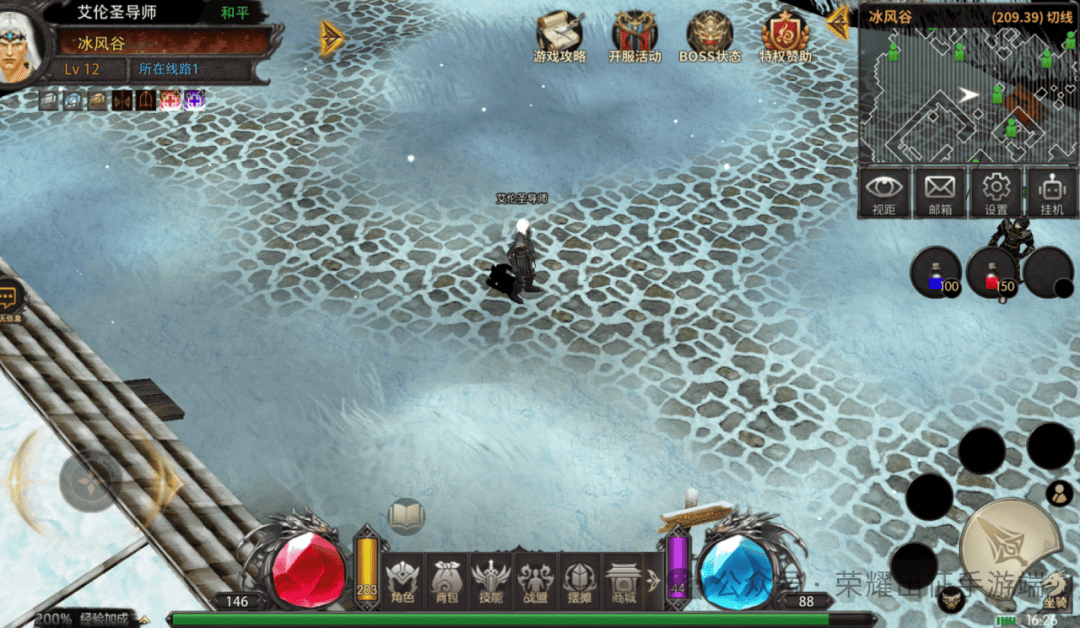Toggle 挂机 auto-battle
Image resolution: width=1080 pixels, height=628 pixels.
pyautogui.click(x=1051, y=192)
